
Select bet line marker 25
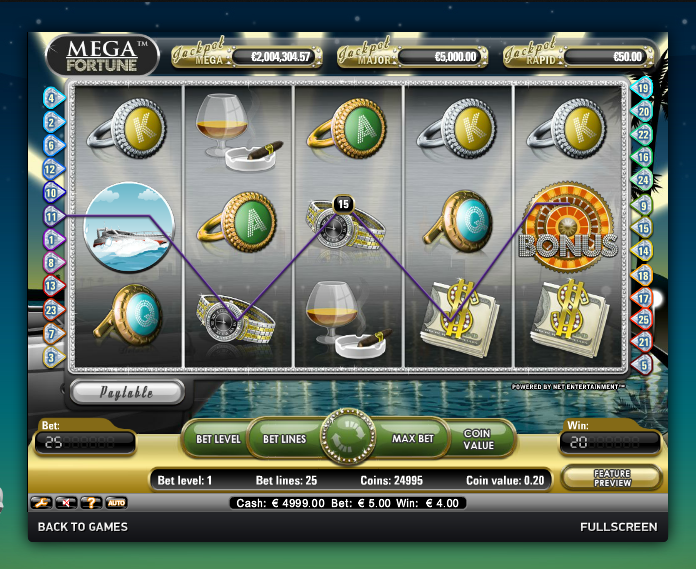point(644,320)
